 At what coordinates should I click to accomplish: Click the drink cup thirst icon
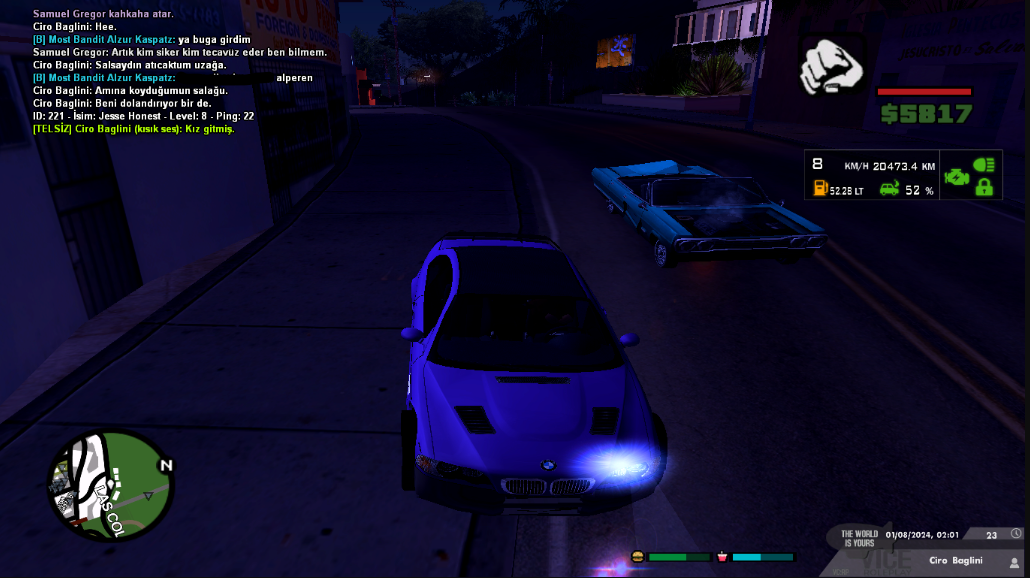(x=722, y=556)
